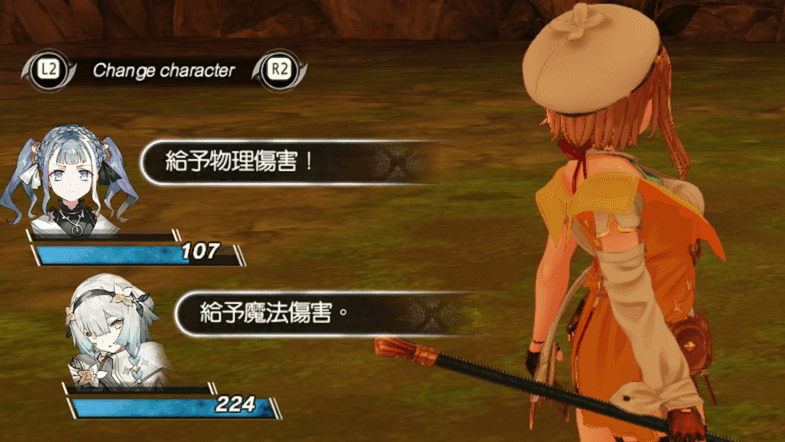Screen dimensions: 785x442
Task: Select the white-haired character portrait
Action: 106,331
